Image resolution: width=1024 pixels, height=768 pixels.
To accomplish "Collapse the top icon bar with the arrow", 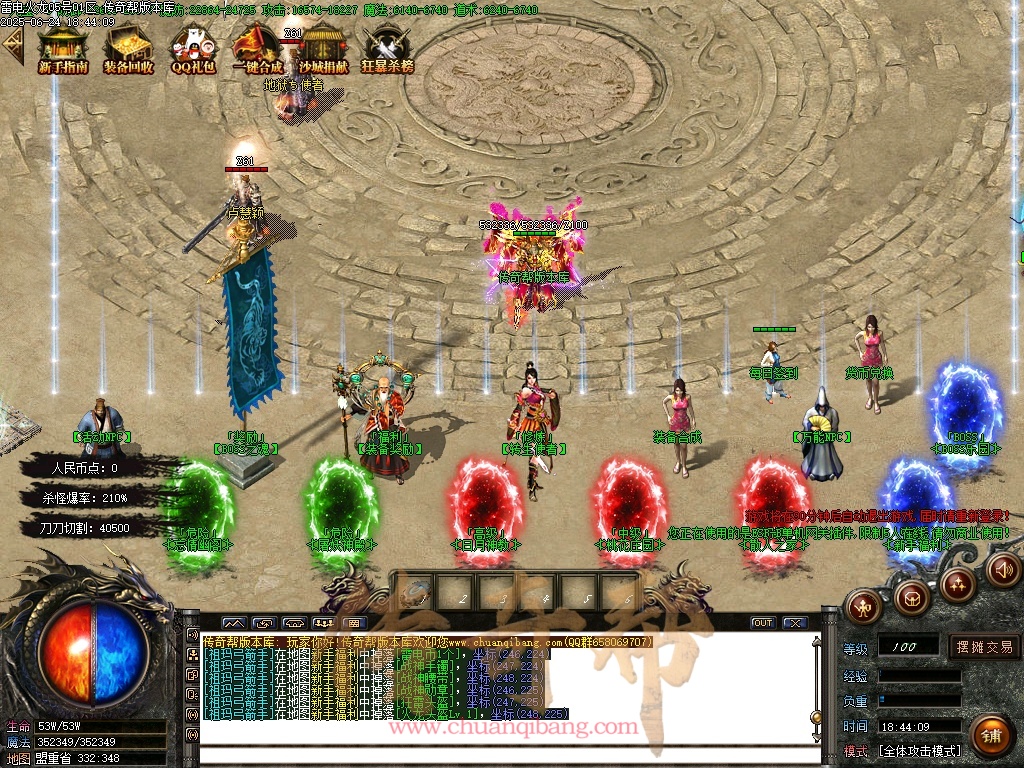I will click(12, 45).
